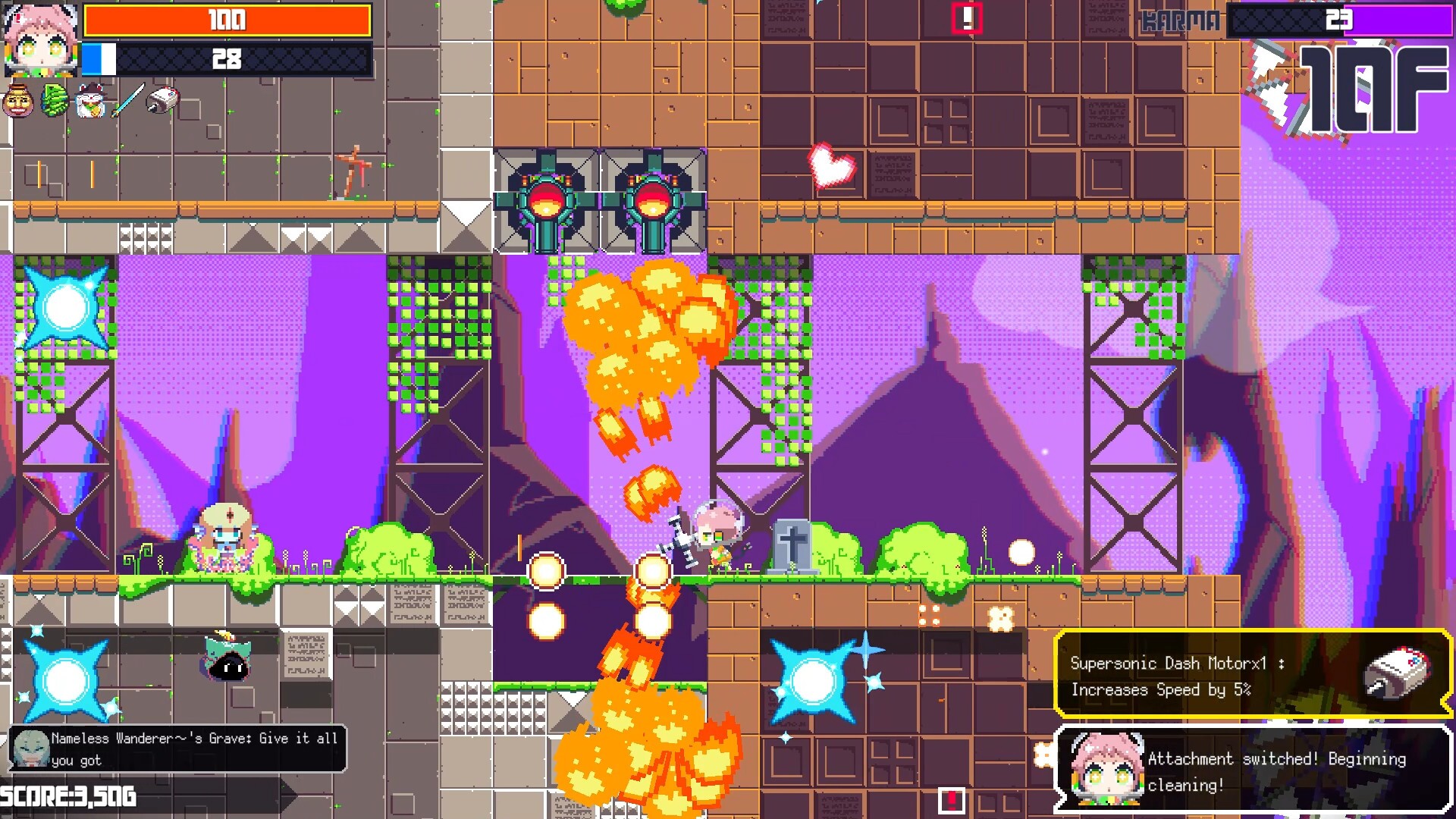This screenshot has width=1456, height=819.
Task: Click the orange HP bar showing 100
Action: point(227,20)
